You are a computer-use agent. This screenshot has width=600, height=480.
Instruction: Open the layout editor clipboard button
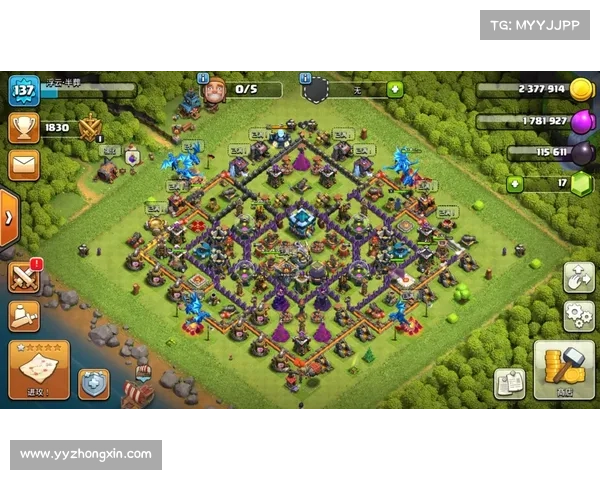509,383
